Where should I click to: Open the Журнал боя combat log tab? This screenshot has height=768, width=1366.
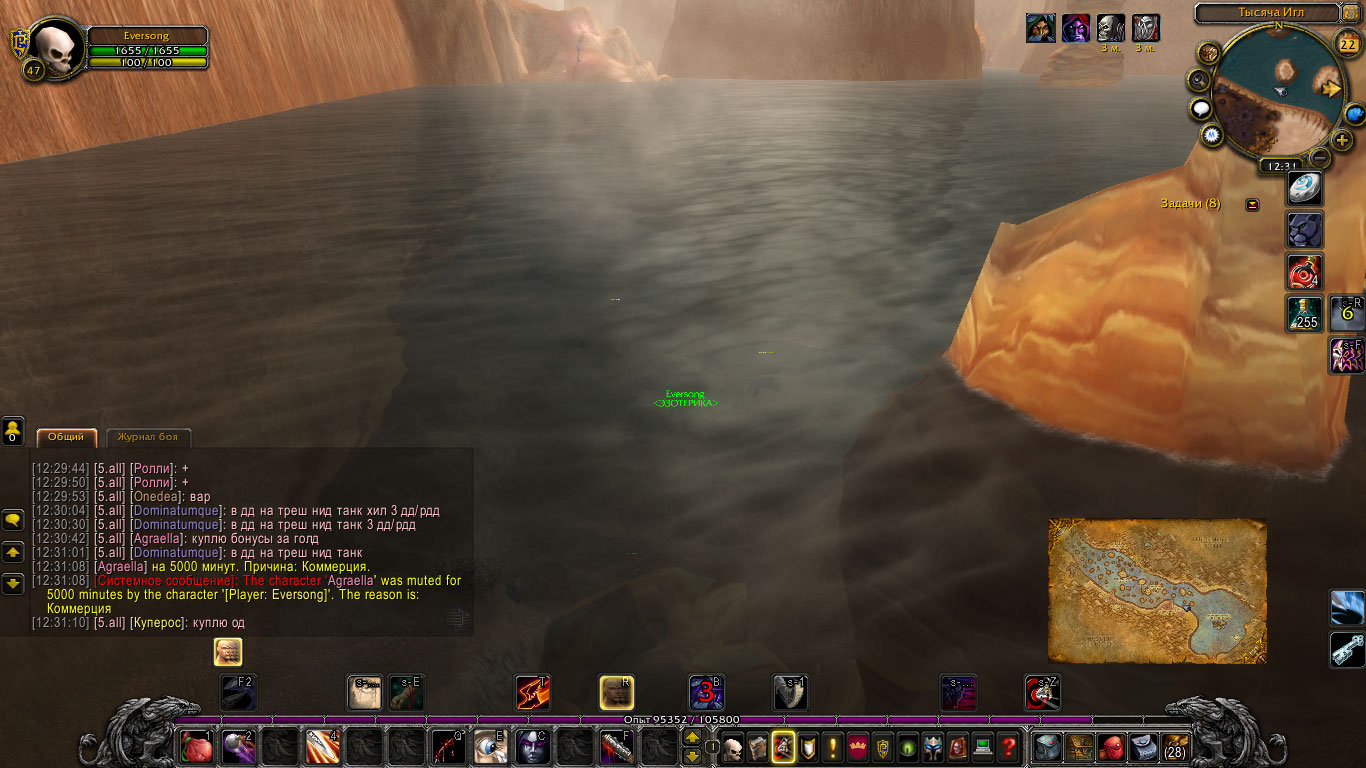[x=148, y=438]
